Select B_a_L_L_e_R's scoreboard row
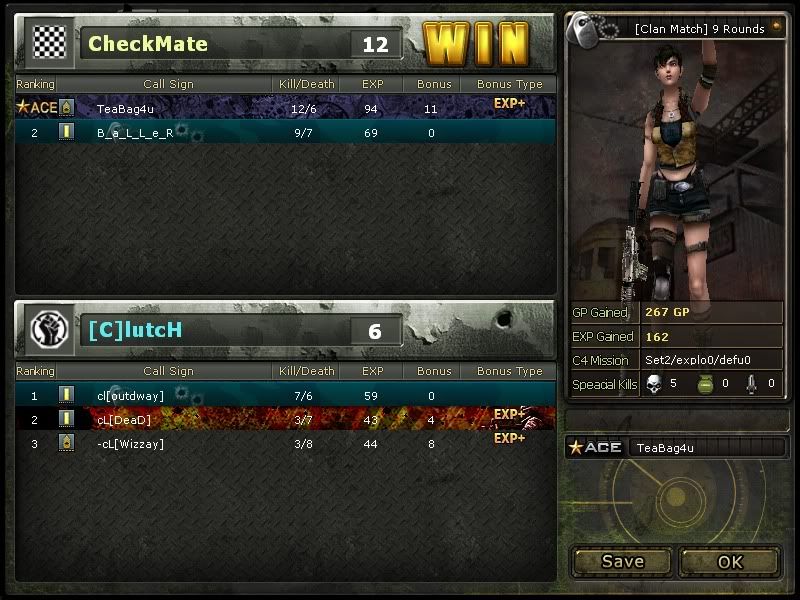The width and height of the screenshot is (800, 600). 285,132
